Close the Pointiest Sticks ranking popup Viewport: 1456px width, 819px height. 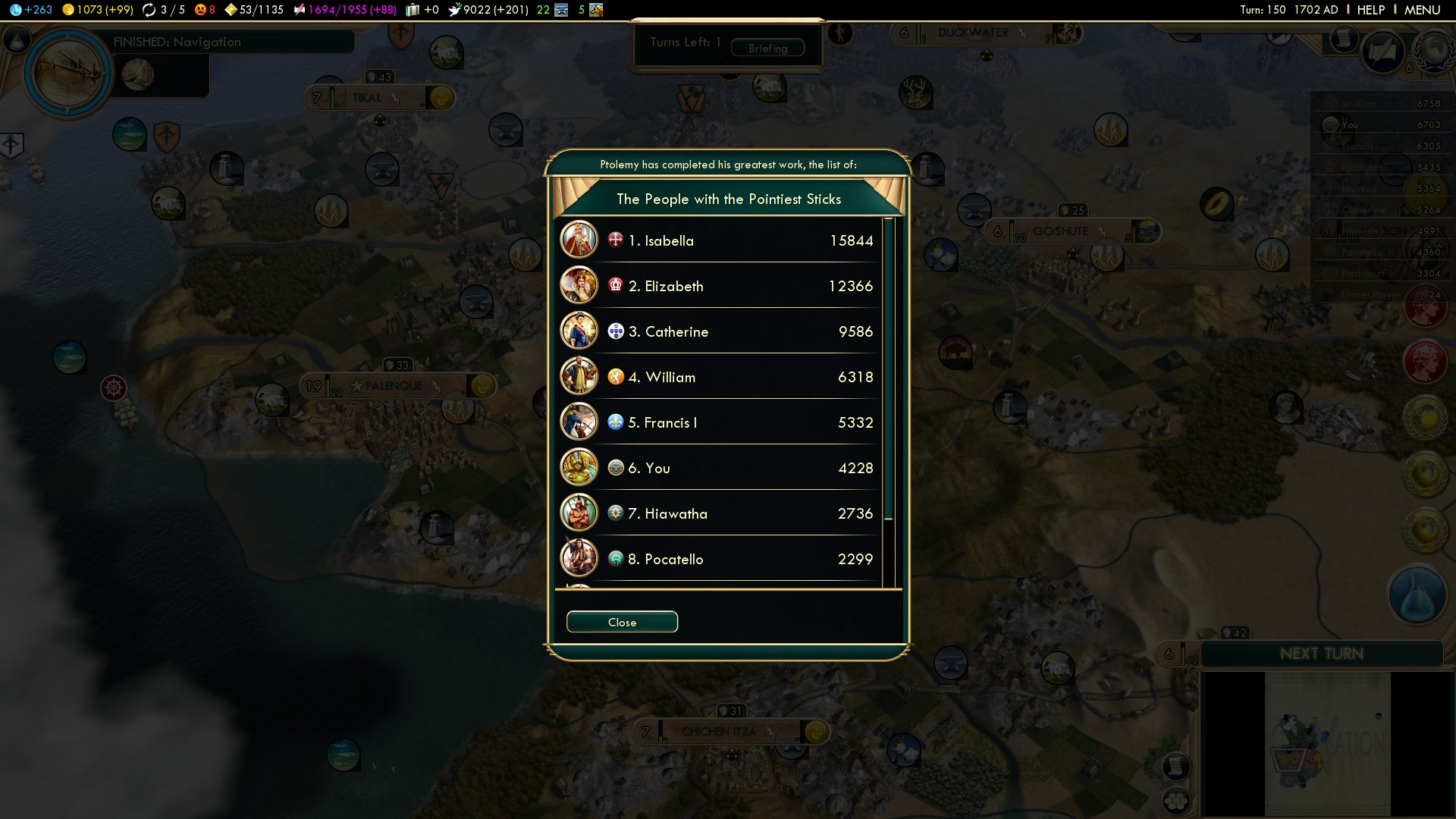[622, 622]
